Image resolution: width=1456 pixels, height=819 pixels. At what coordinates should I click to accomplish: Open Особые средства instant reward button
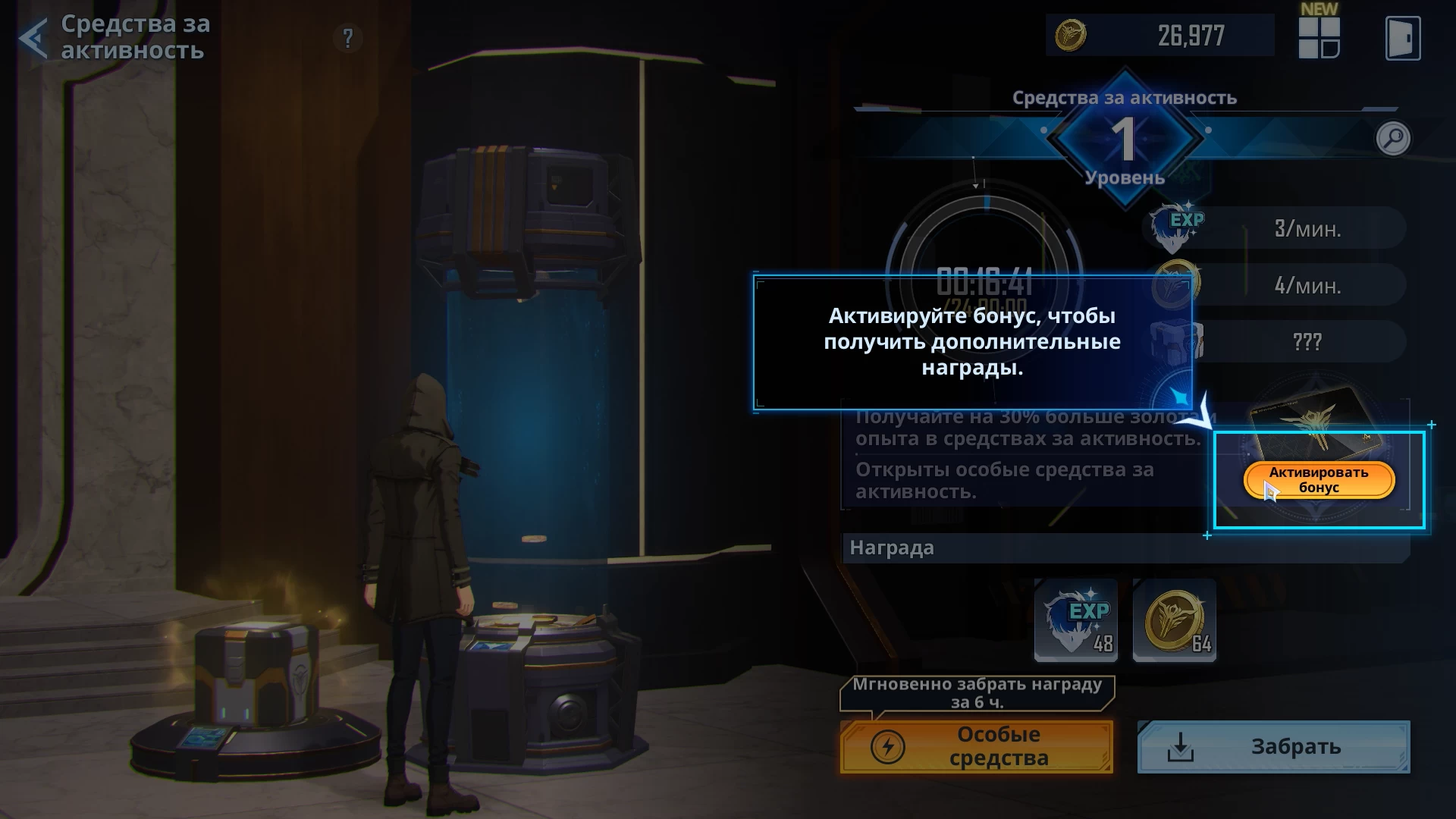(977, 747)
